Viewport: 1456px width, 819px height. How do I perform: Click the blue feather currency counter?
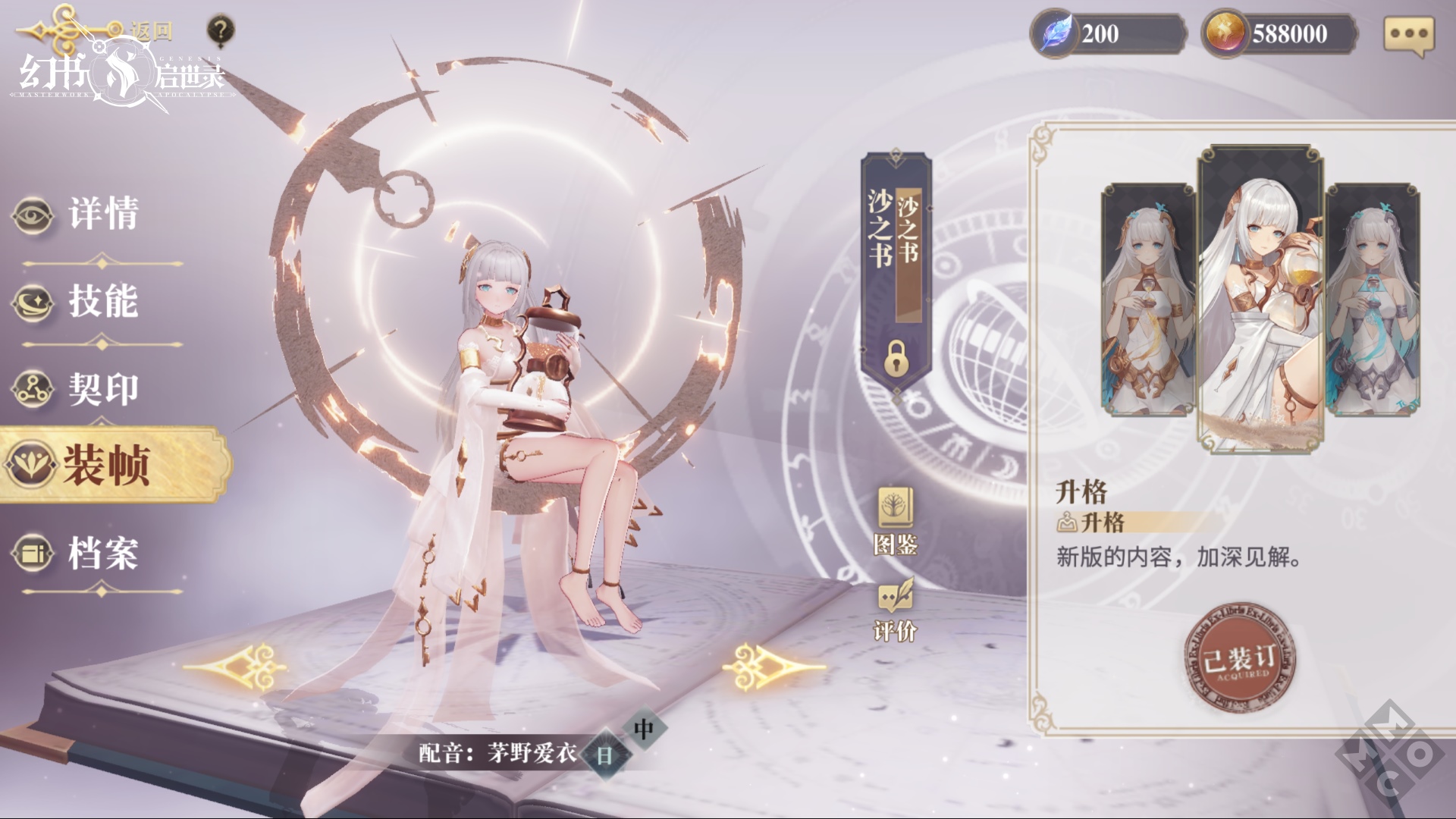pyautogui.click(x=1107, y=34)
